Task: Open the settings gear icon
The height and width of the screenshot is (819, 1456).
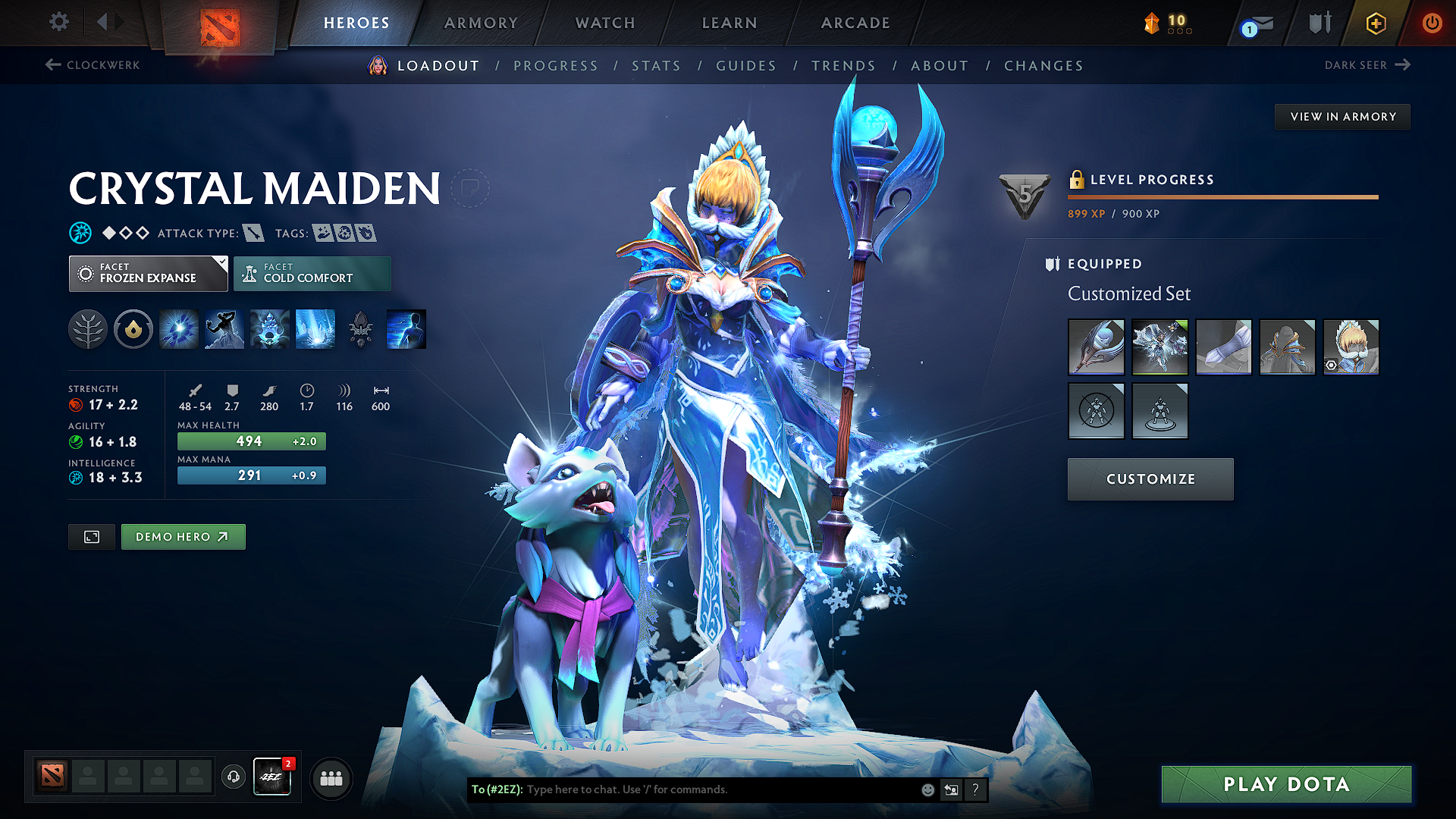Action: coord(58,22)
